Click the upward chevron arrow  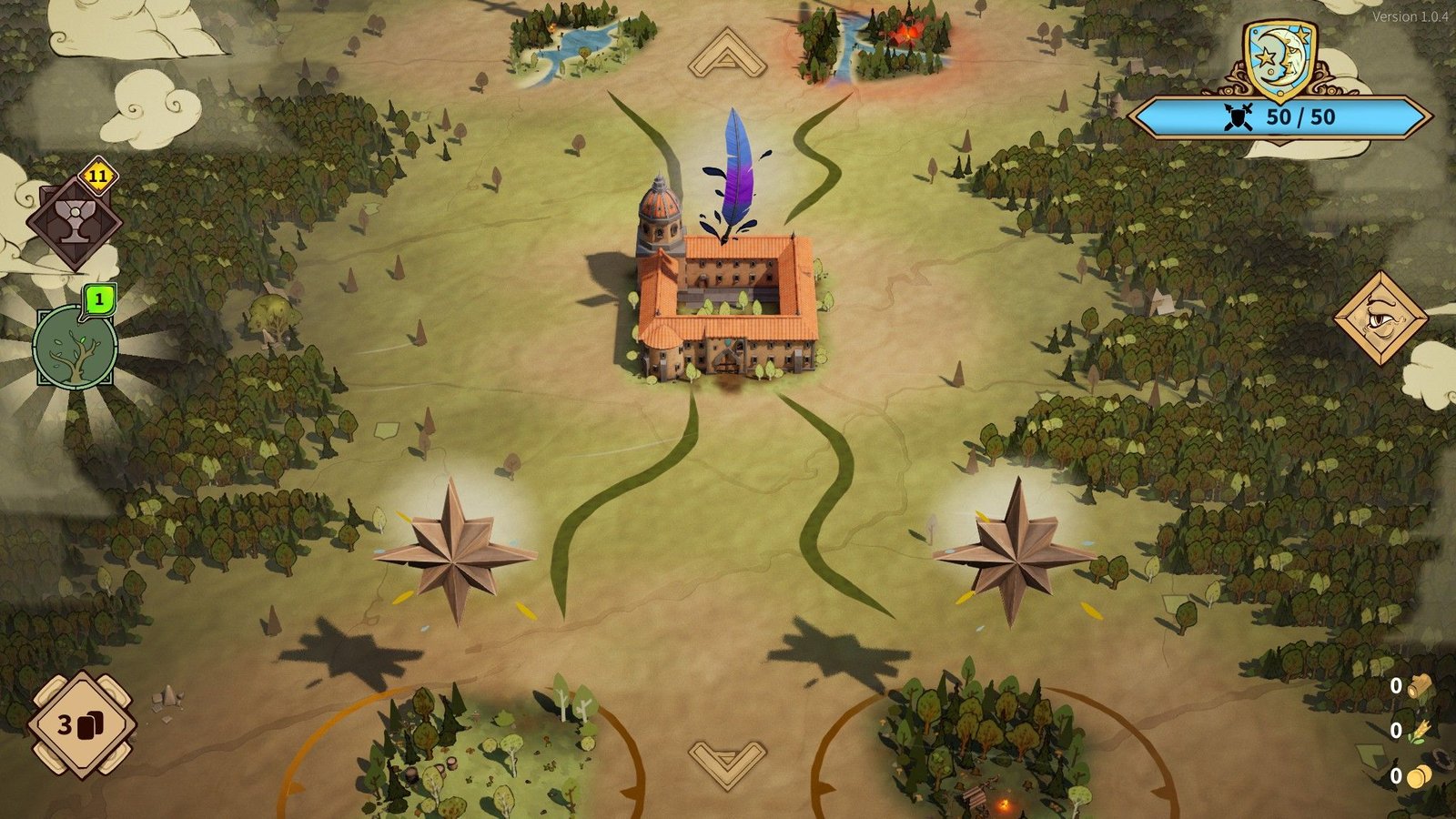727,54
